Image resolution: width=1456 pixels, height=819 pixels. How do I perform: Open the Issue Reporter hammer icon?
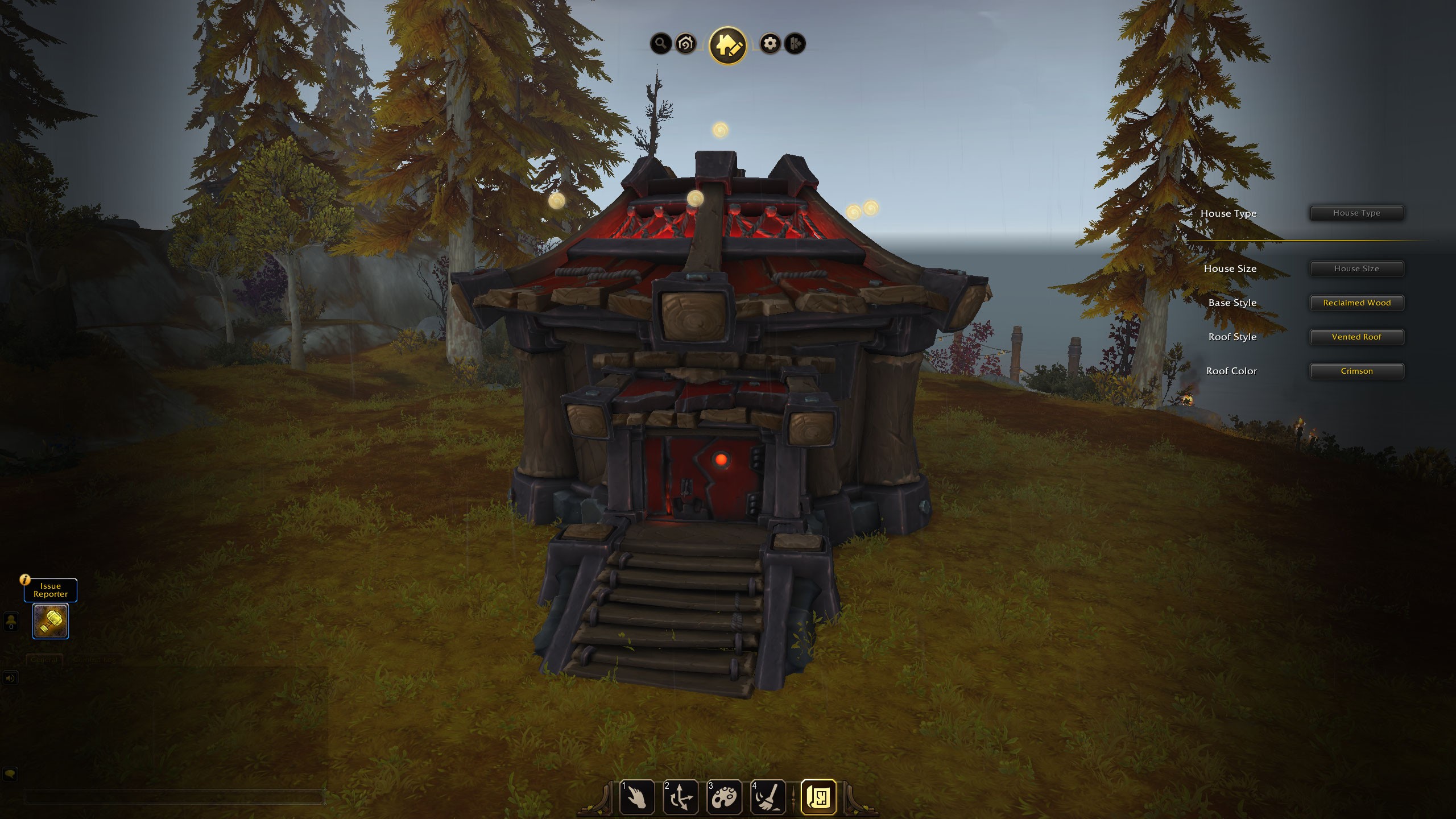pos(51,621)
